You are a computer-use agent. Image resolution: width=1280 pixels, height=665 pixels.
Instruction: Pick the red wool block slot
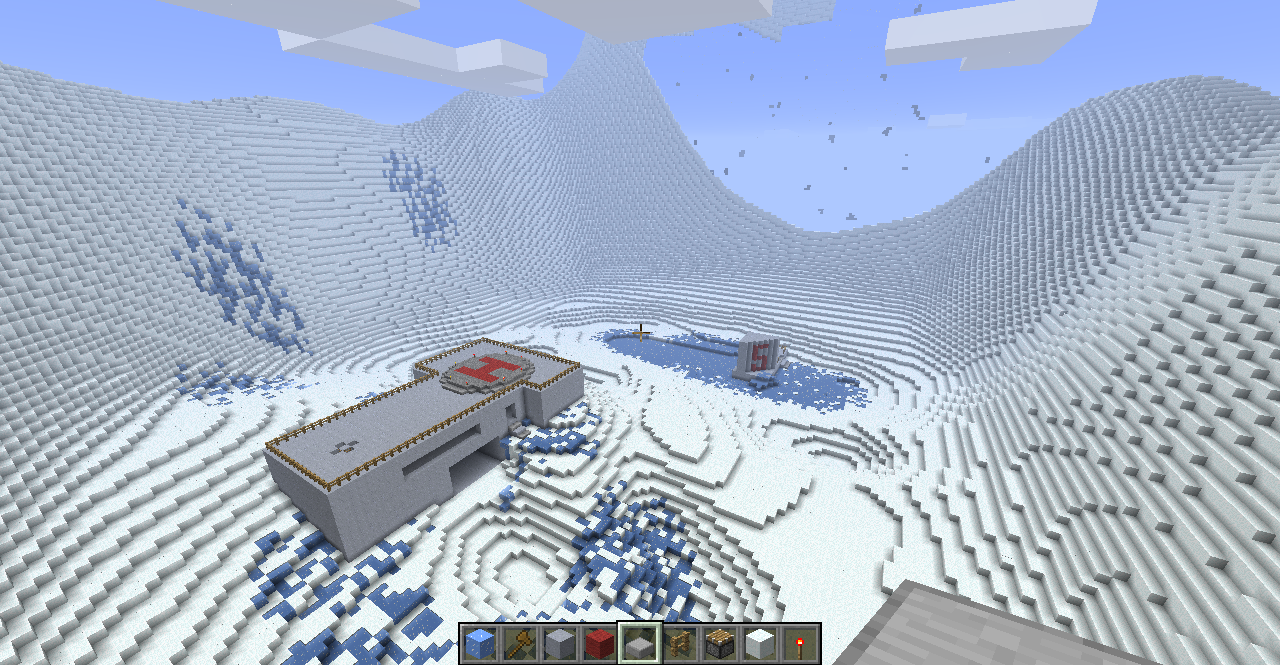(600, 643)
